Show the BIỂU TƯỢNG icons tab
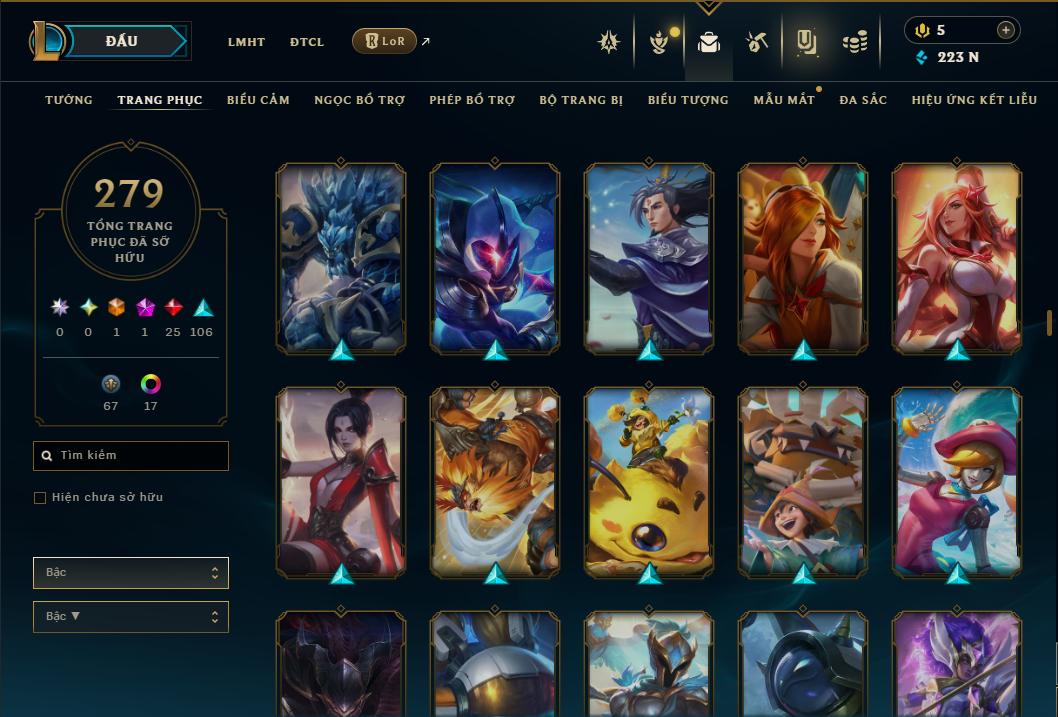The height and width of the screenshot is (717, 1058). (x=688, y=100)
